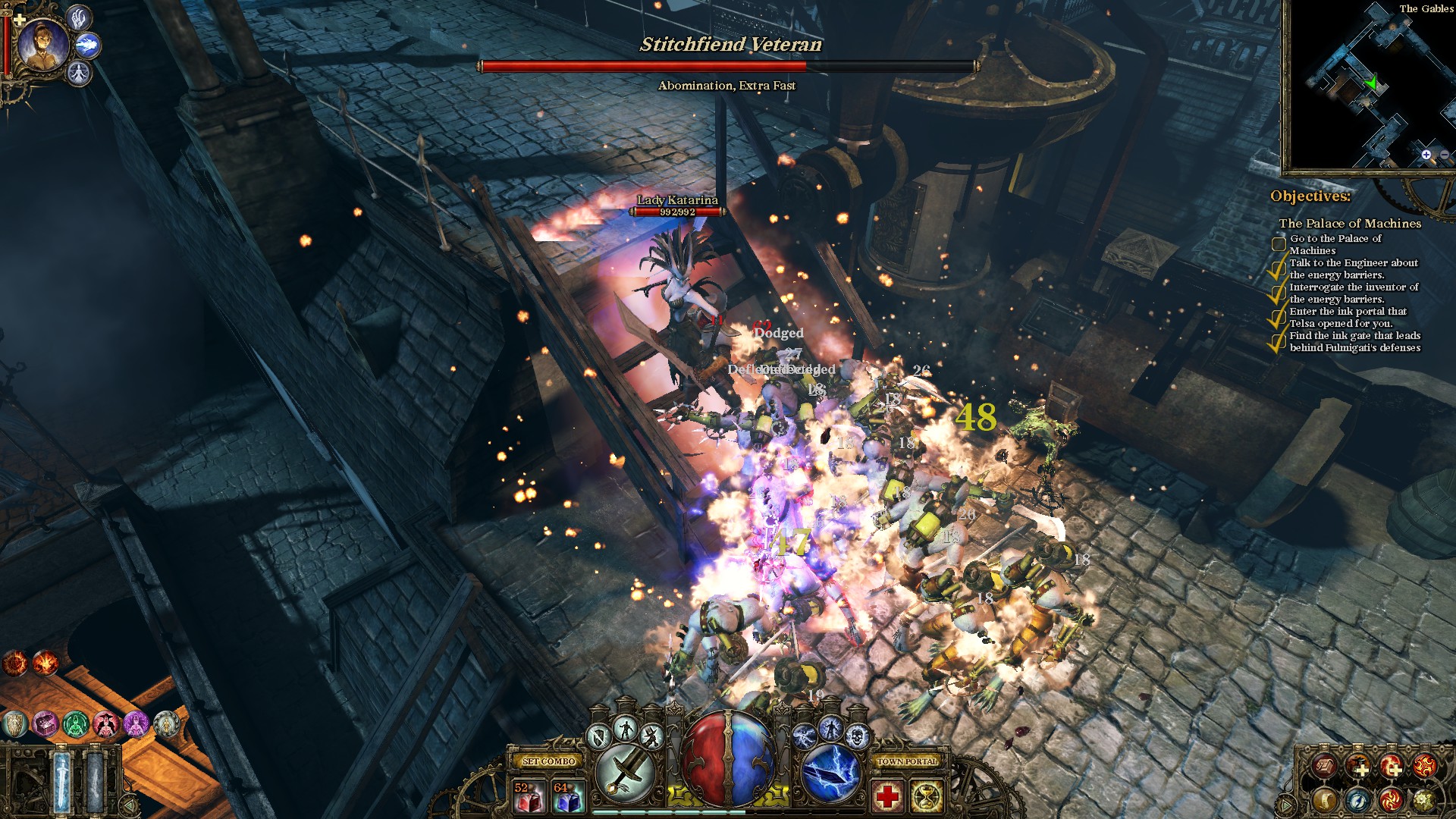Click the minimap zoom-in plus button
Viewport: 1456px width, 819px height.
(1426, 155)
